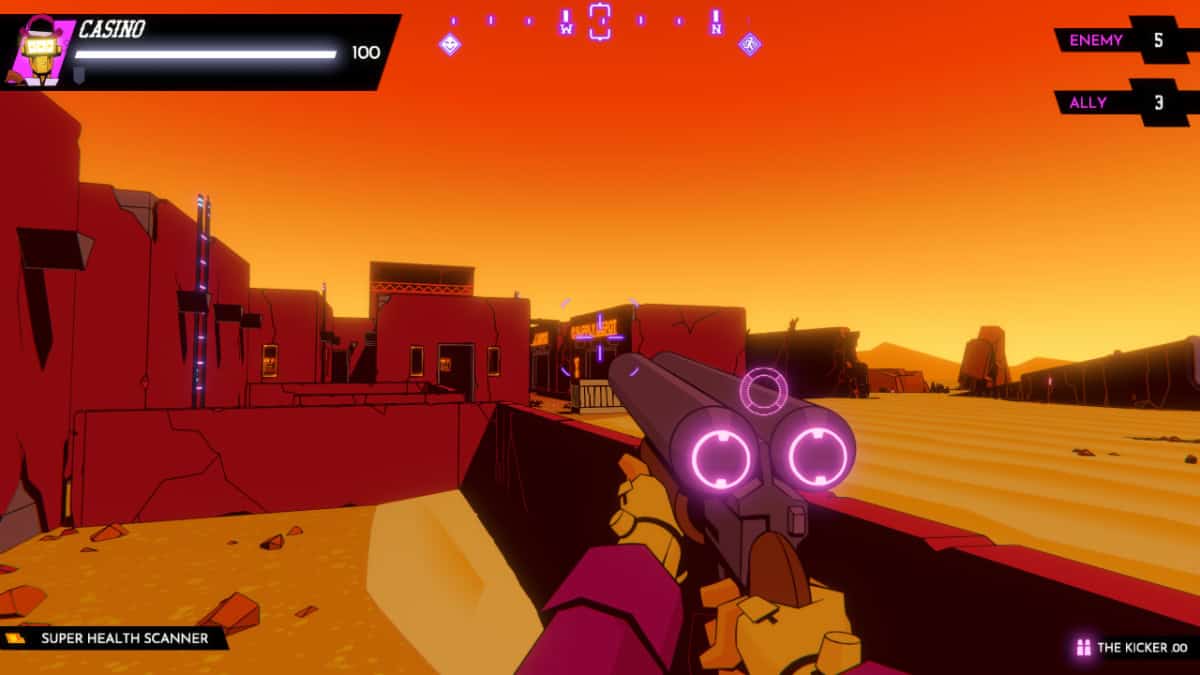Click the smiley diamond compass marker
The width and height of the screenshot is (1200, 675).
pyautogui.click(x=450, y=44)
